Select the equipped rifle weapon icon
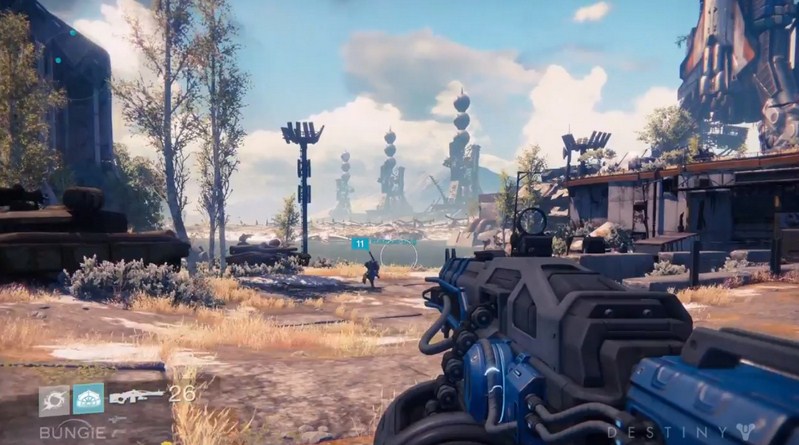This screenshot has height=445, width=799. (x=135, y=396)
